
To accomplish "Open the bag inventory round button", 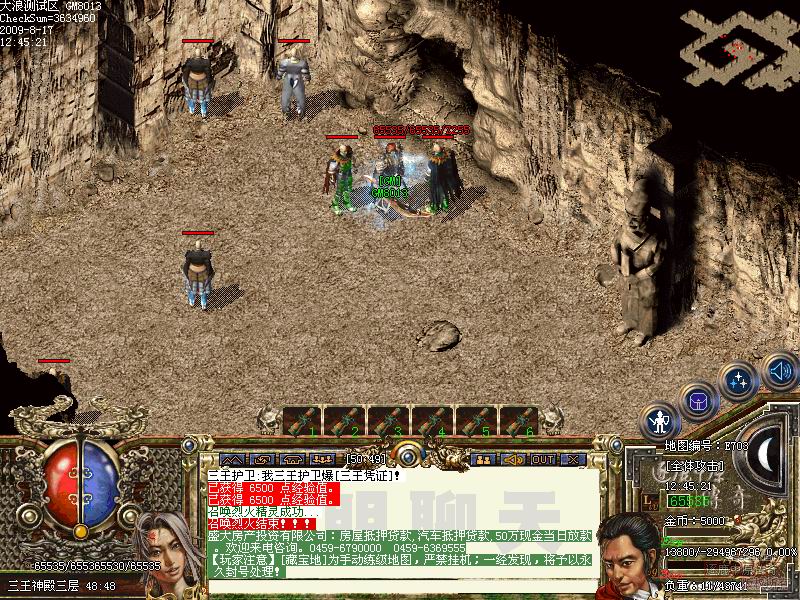I will [698, 401].
